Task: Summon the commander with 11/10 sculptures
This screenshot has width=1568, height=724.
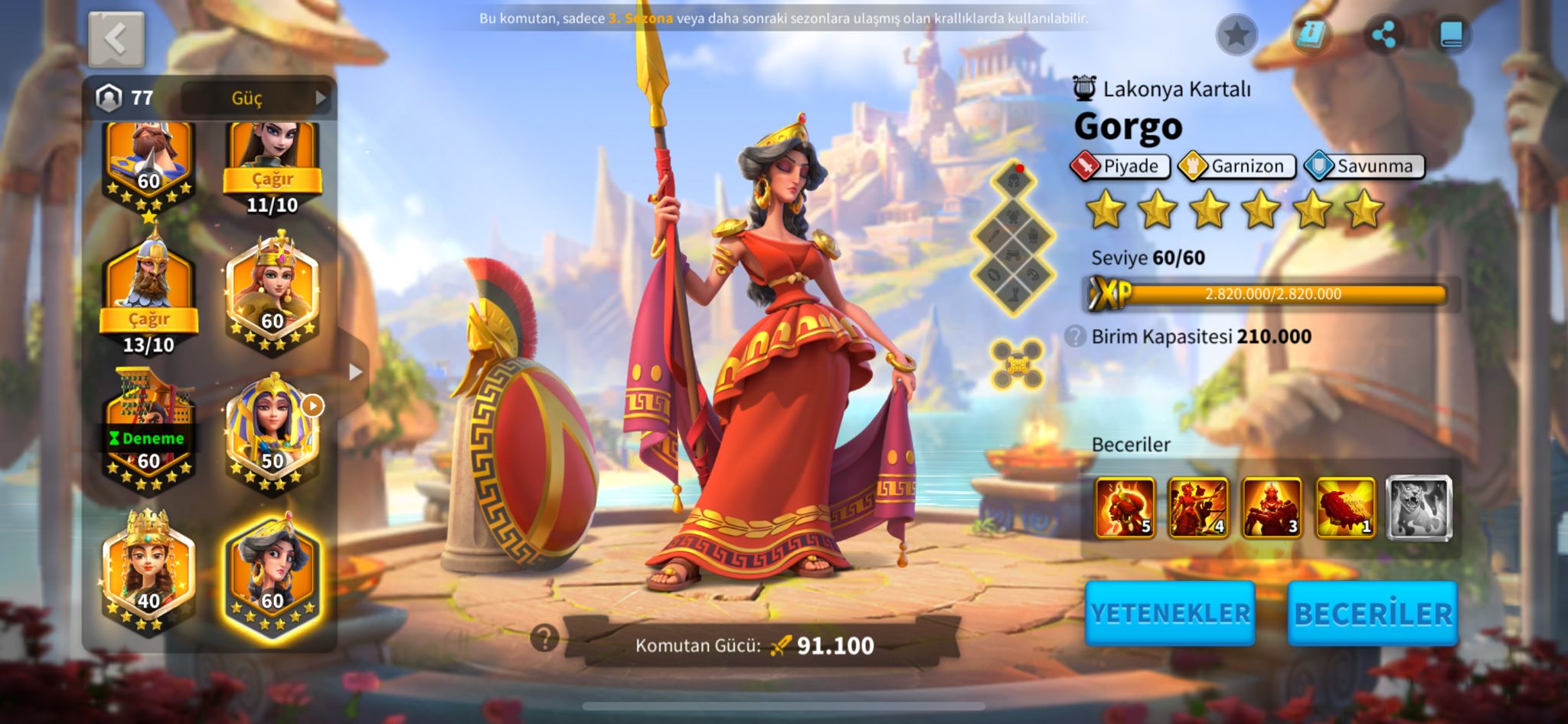Action: (273, 179)
